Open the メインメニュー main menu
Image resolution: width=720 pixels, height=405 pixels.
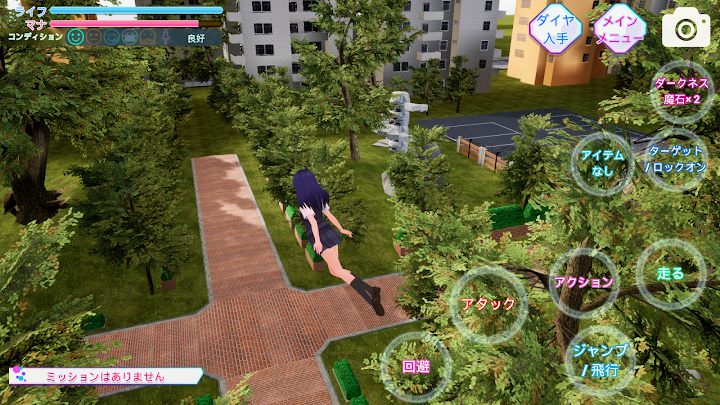click(x=620, y=29)
